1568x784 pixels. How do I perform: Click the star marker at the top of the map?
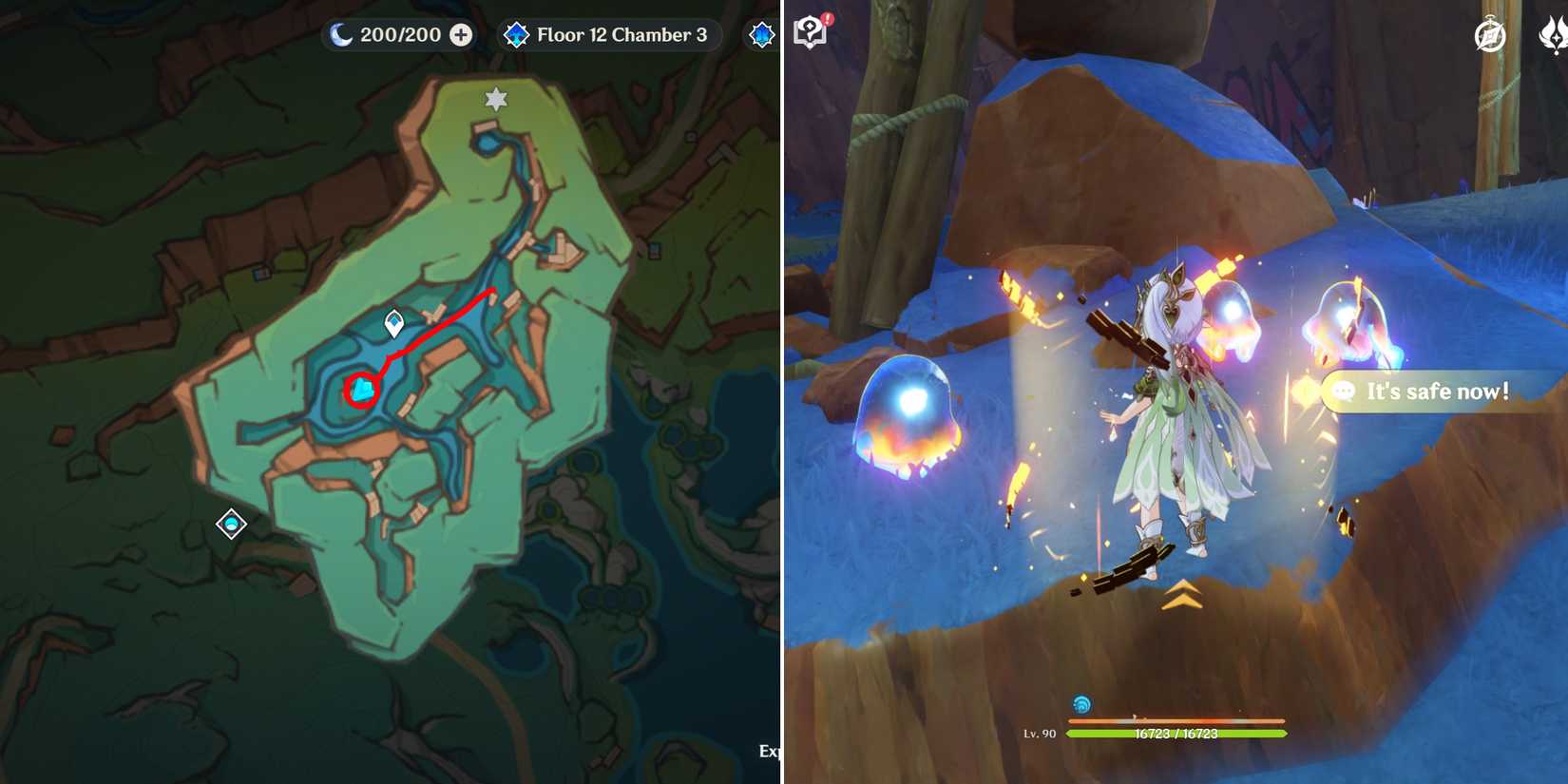494,98
